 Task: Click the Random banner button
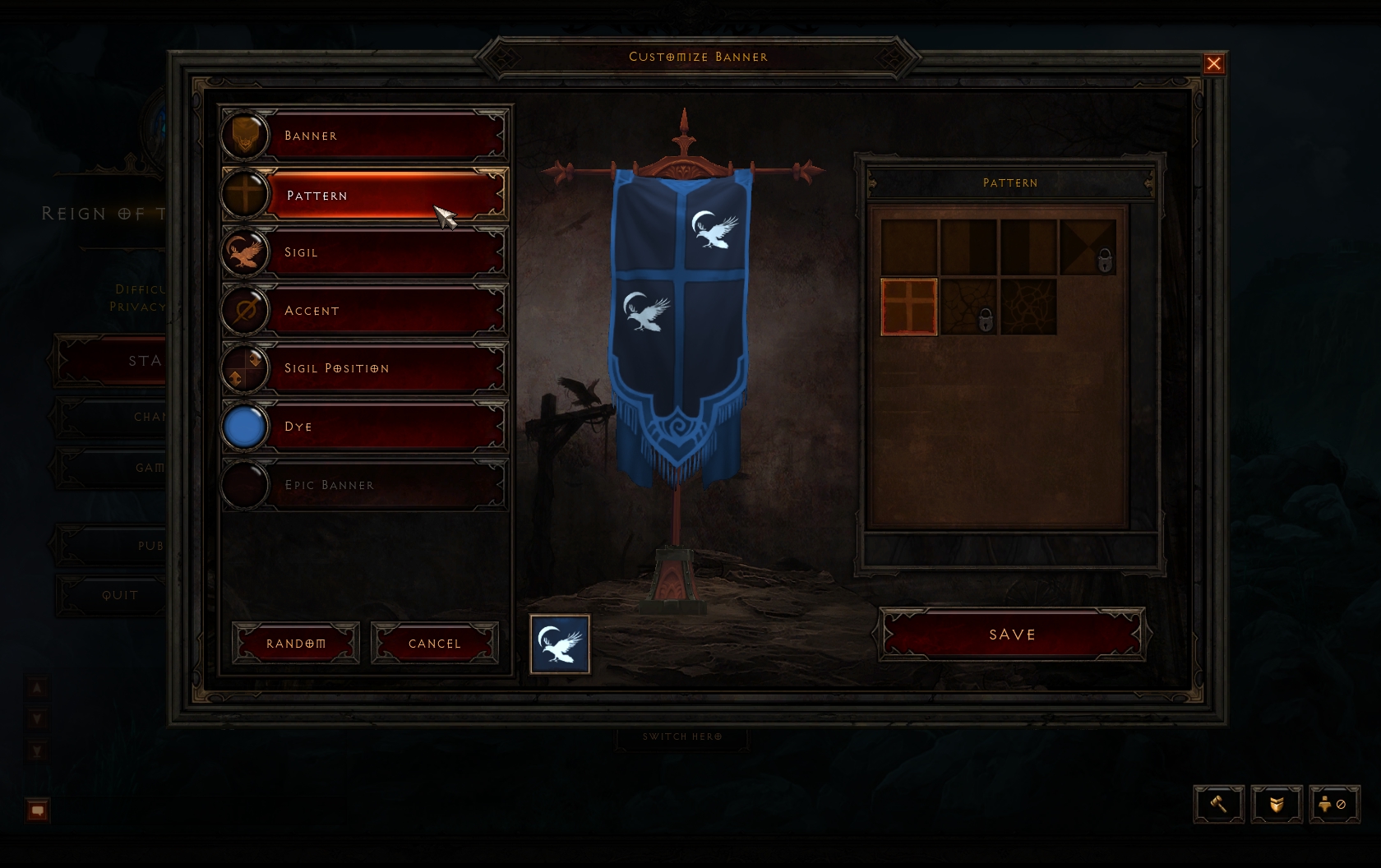click(296, 643)
